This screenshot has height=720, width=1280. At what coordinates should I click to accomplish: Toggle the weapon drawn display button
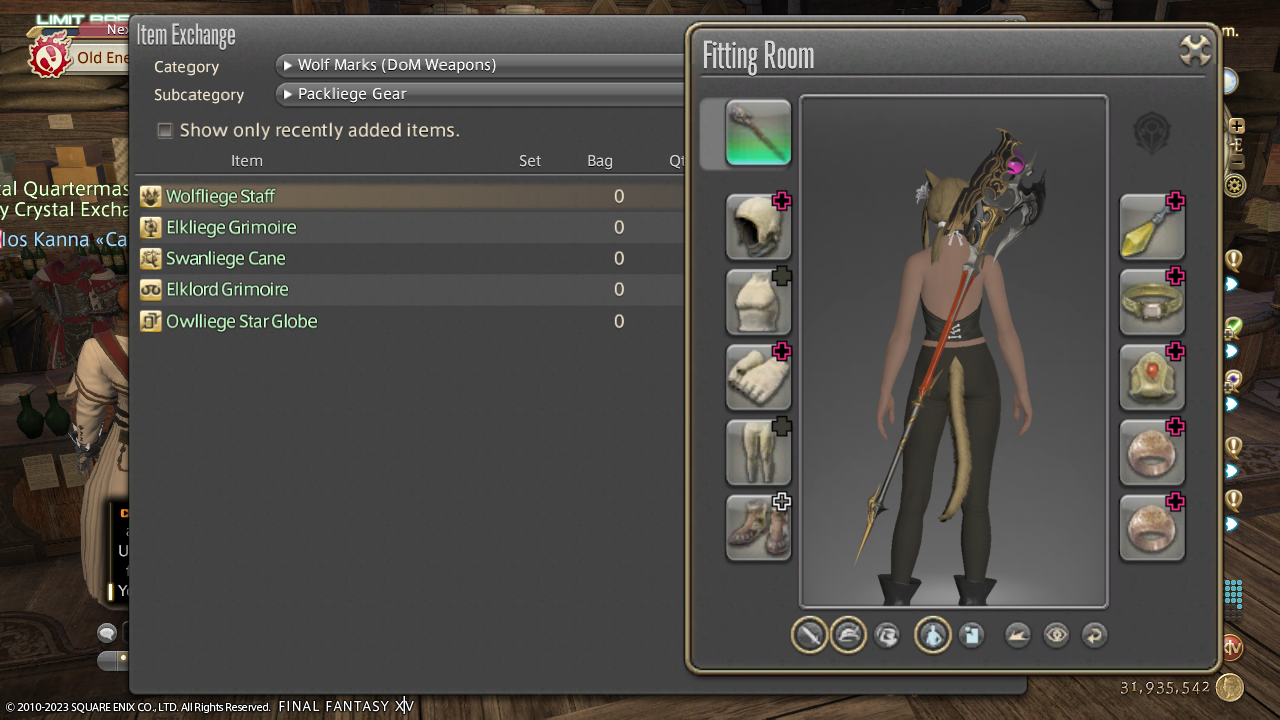809,635
